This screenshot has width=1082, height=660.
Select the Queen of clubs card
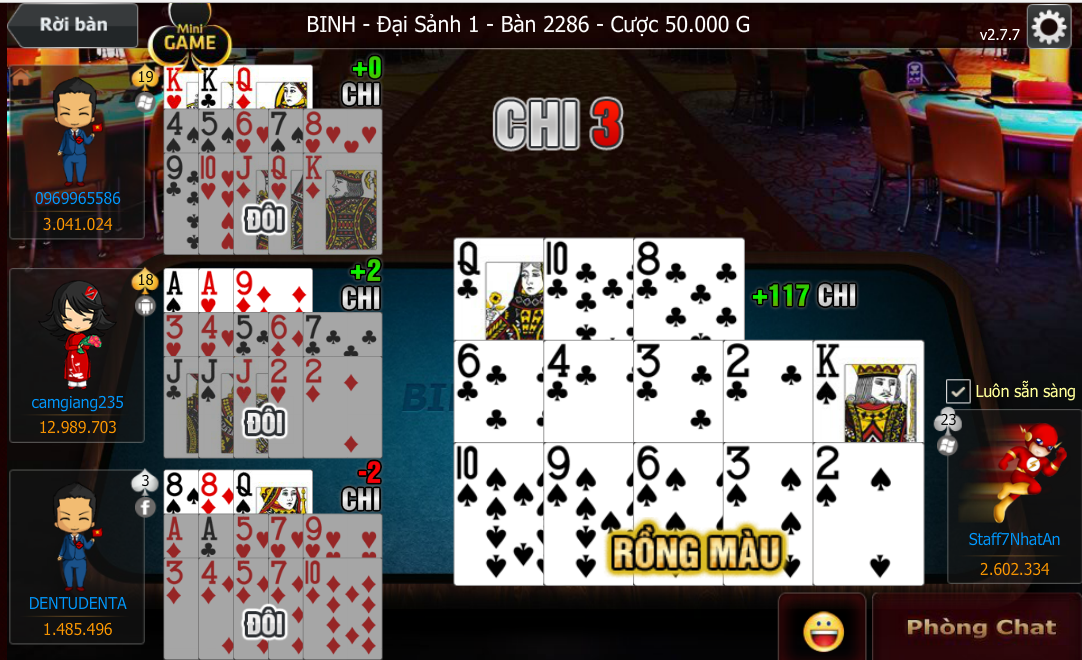pos(498,289)
